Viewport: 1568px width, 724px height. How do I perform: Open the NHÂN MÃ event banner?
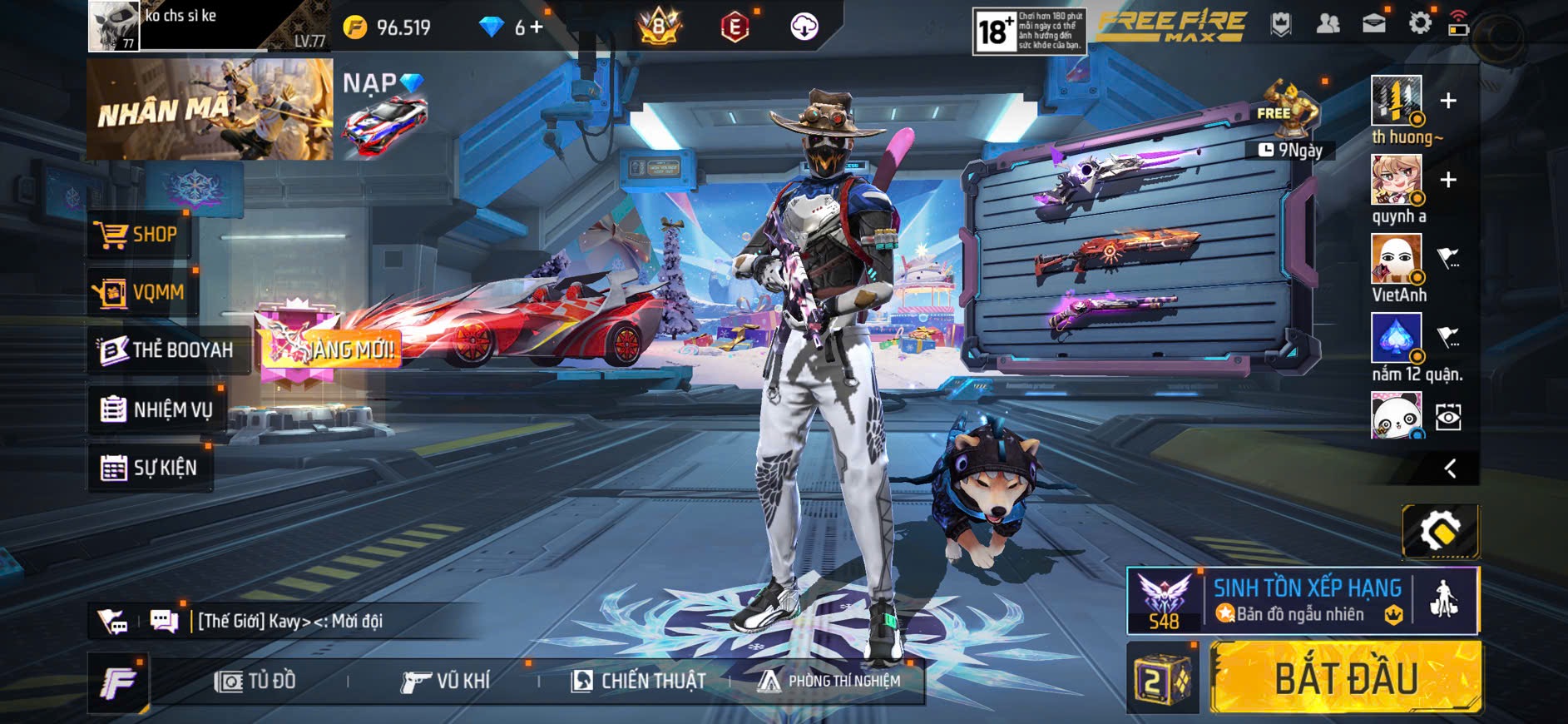pyautogui.click(x=210, y=109)
